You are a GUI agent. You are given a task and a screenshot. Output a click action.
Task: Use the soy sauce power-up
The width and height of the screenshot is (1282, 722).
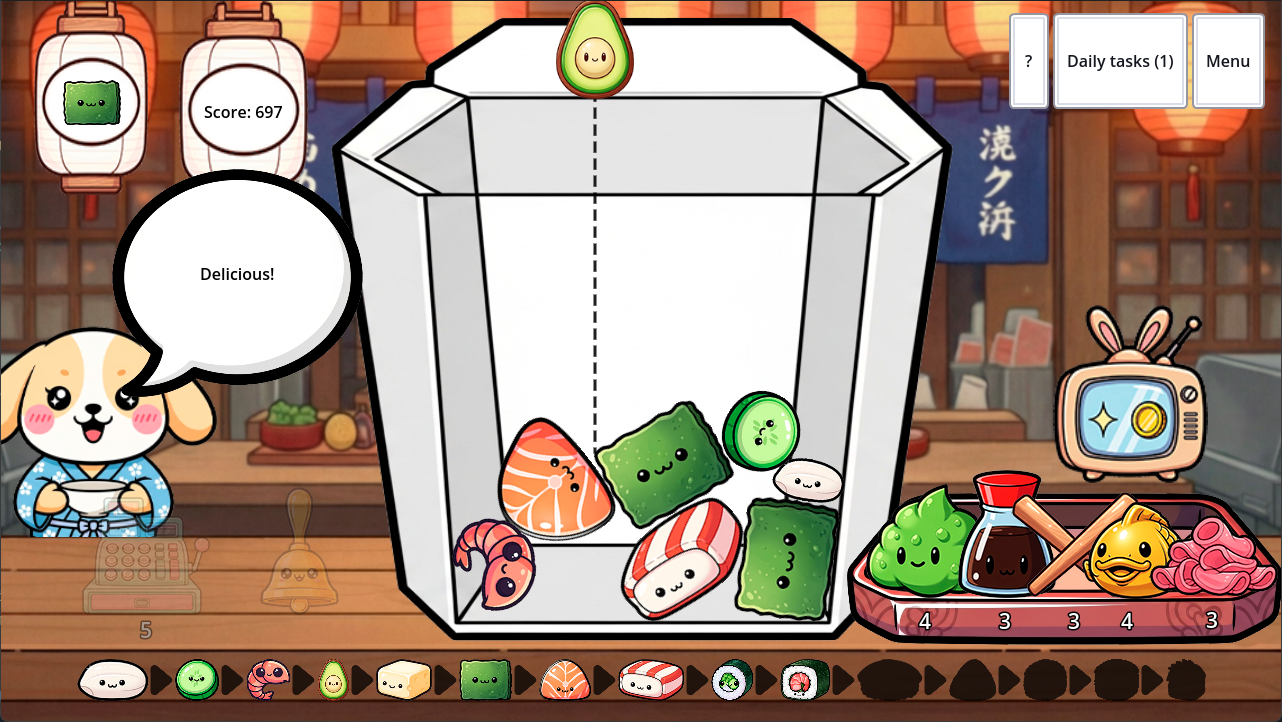pos(1005,550)
